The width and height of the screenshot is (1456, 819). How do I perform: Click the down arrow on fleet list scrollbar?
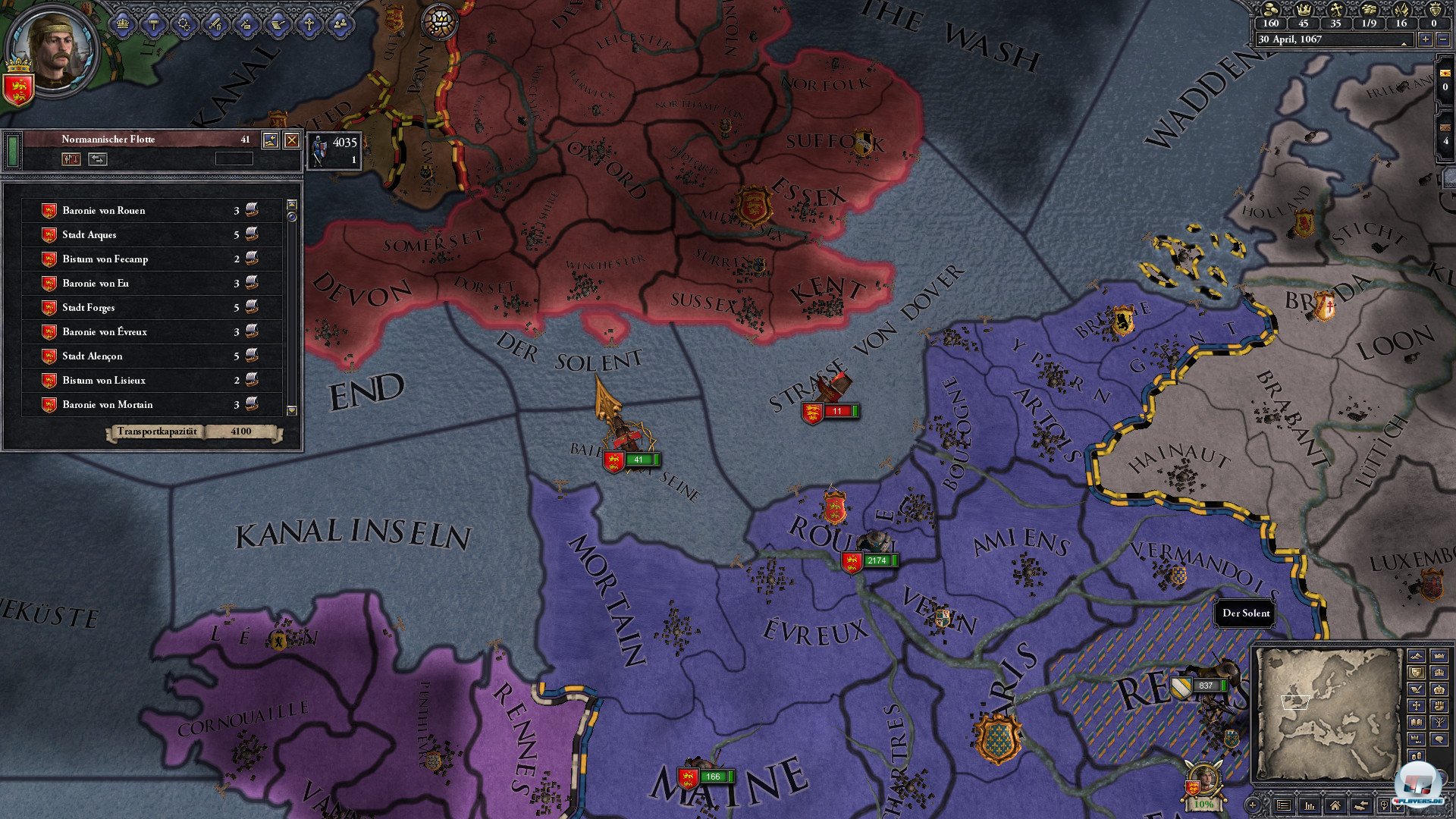pos(291,411)
